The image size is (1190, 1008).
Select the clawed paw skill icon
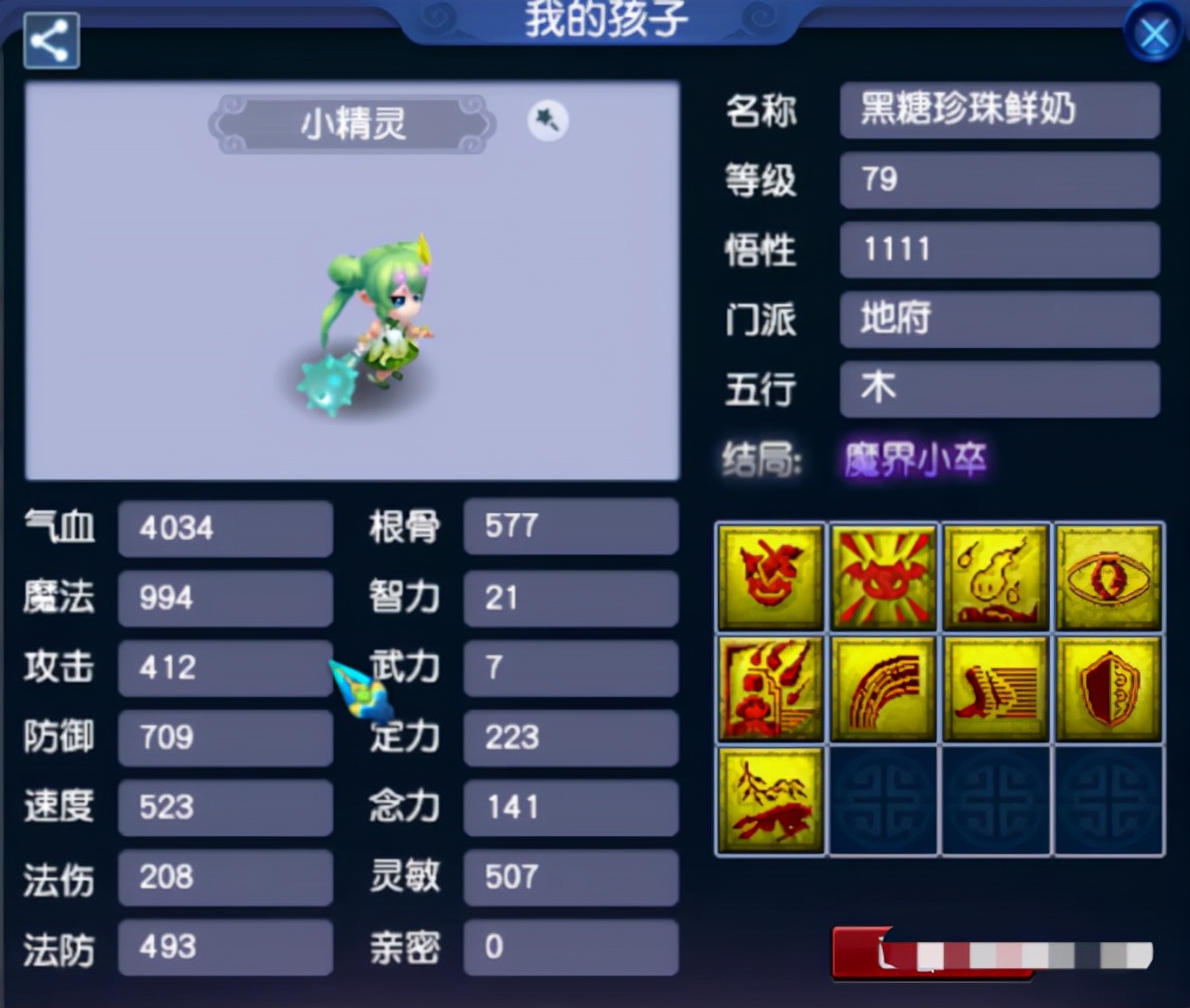(x=770, y=689)
